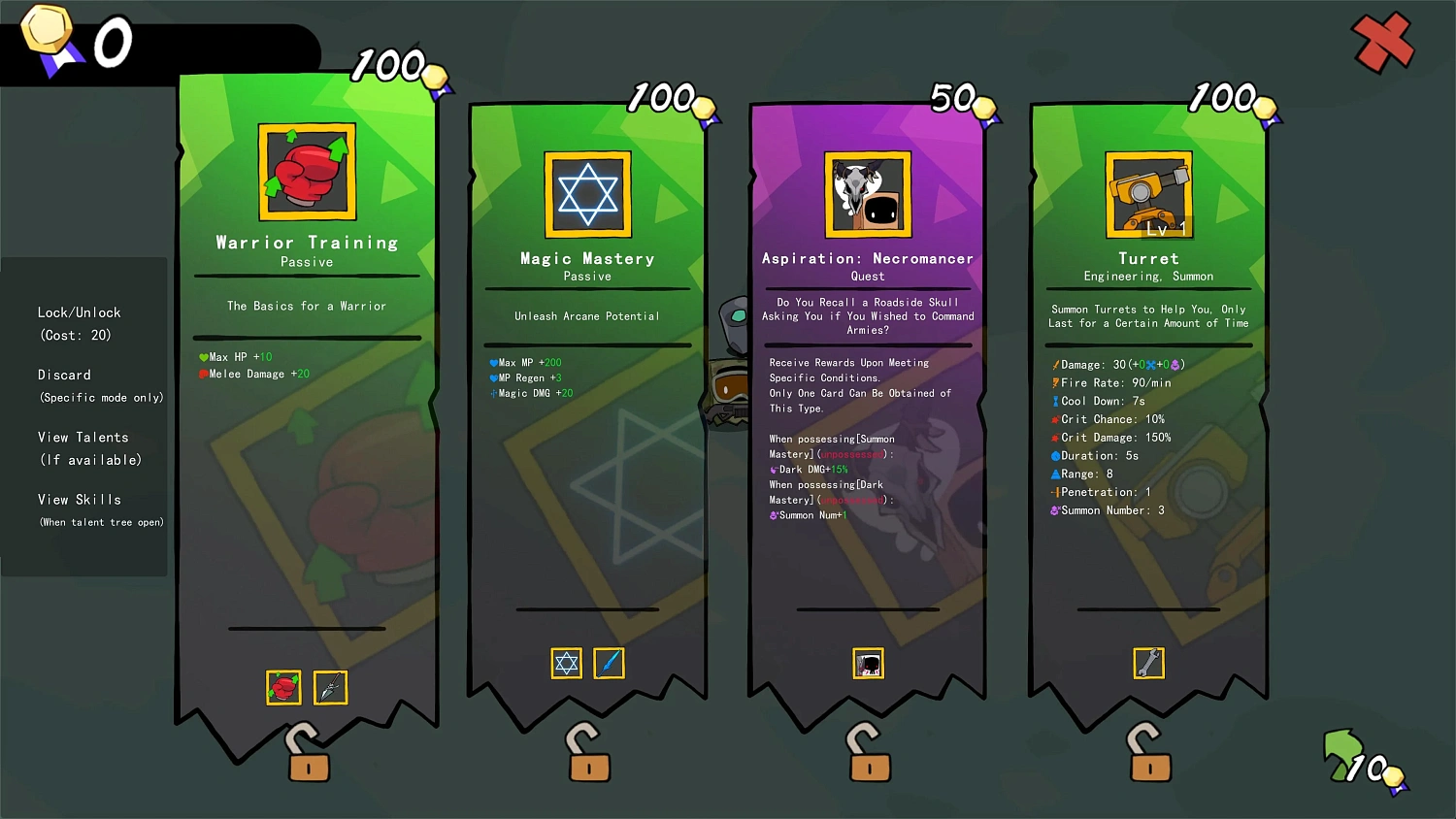Click the dark figure tag under the Necromancer card
This screenshot has width=1456, height=819.
pyautogui.click(x=868, y=664)
